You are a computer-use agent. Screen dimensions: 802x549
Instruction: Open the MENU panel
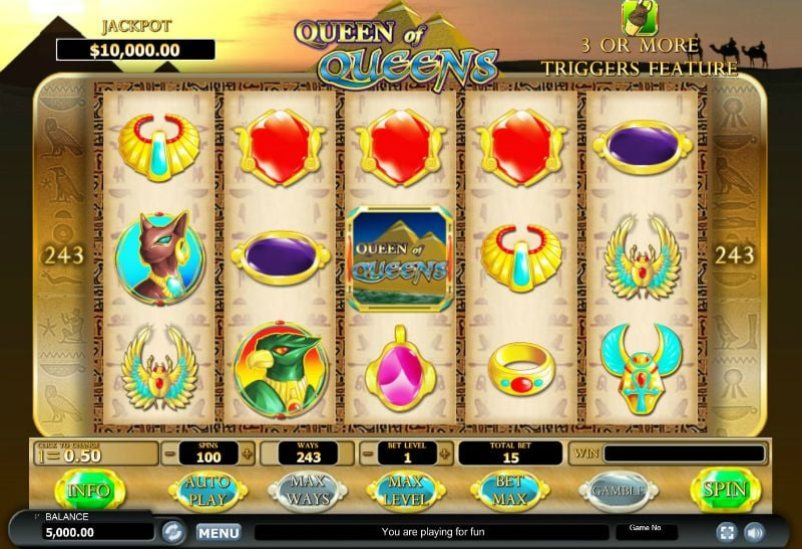pyautogui.click(x=218, y=532)
